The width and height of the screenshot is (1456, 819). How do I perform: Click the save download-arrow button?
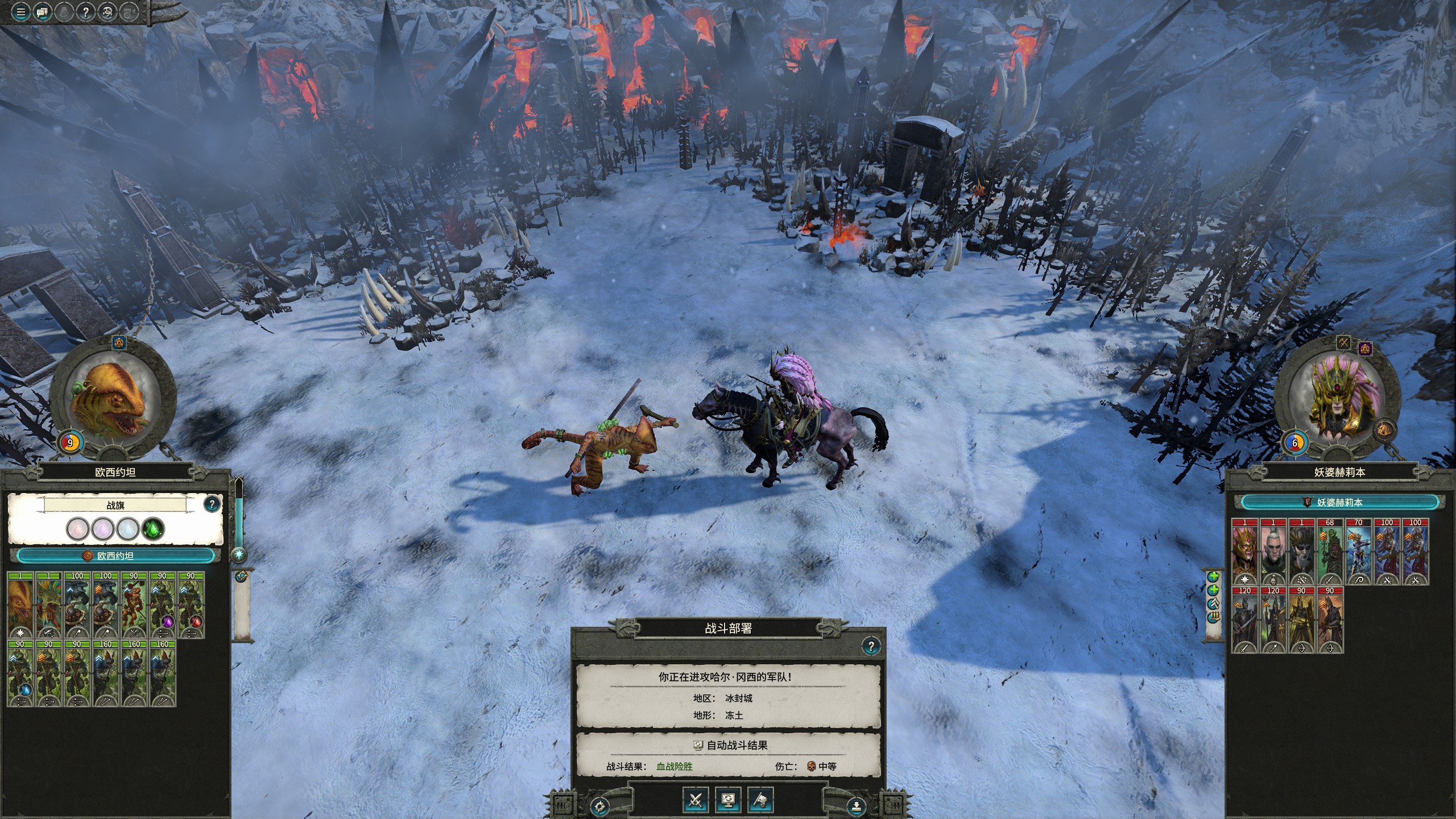[x=857, y=806]
